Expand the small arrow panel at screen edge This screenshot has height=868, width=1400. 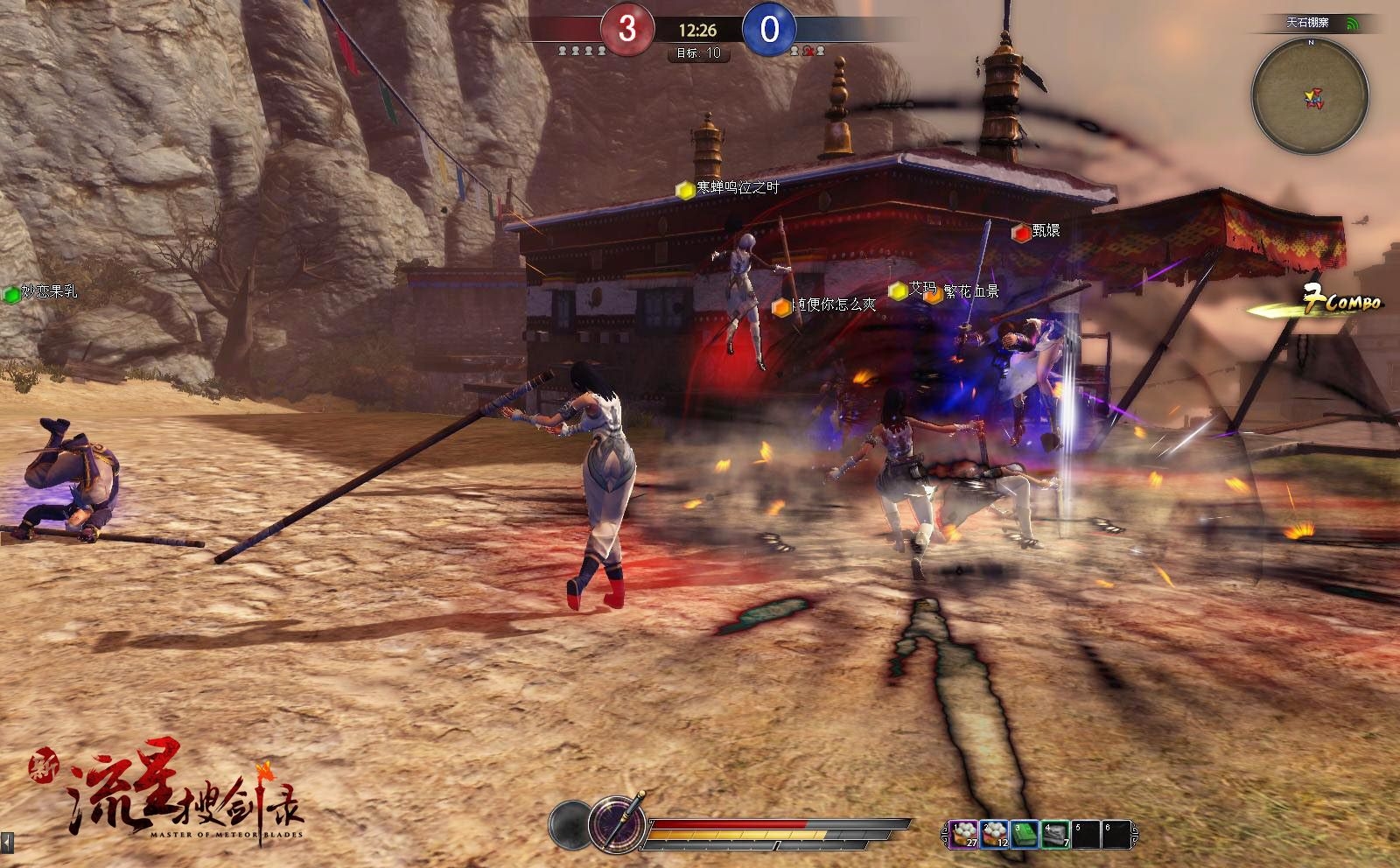[x=8, y=843]
